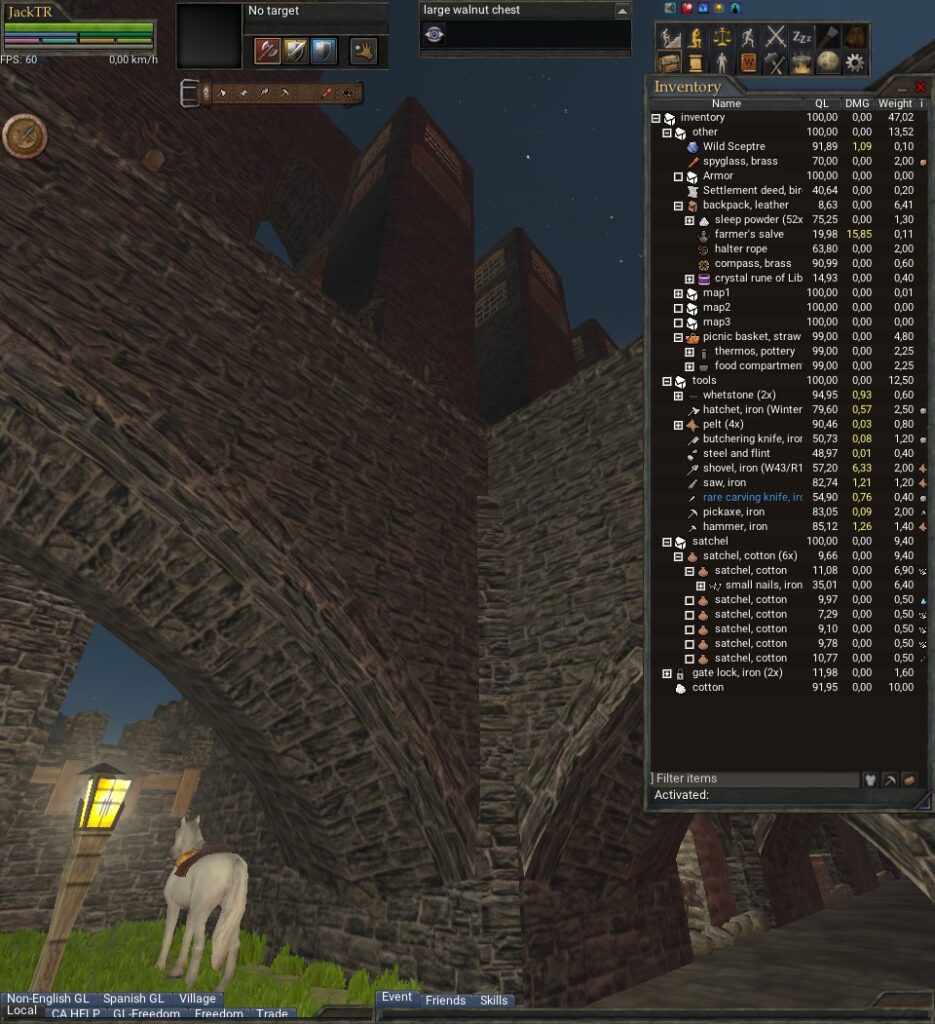Collapse the large walnut chest panel
Screen dimensions: 935x1024
622,11
